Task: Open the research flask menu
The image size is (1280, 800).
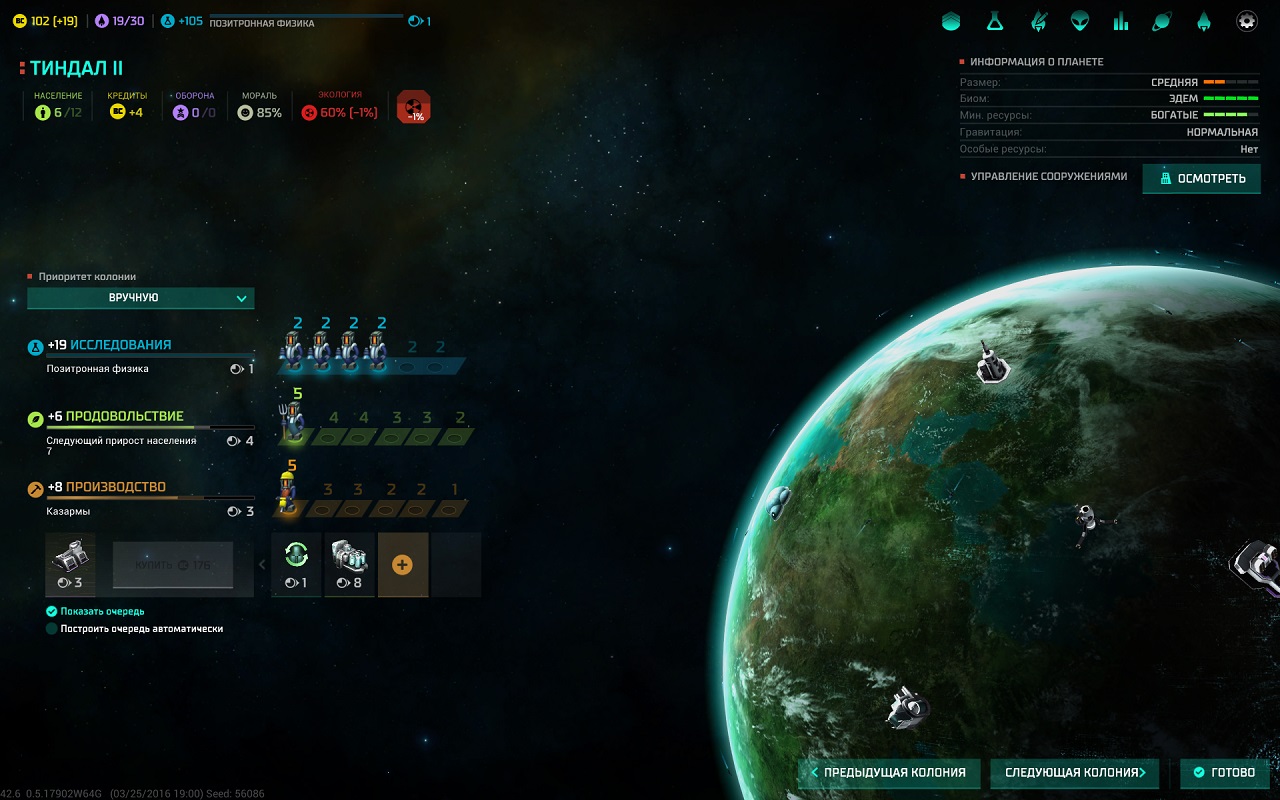Action: [x=994, y=21]
